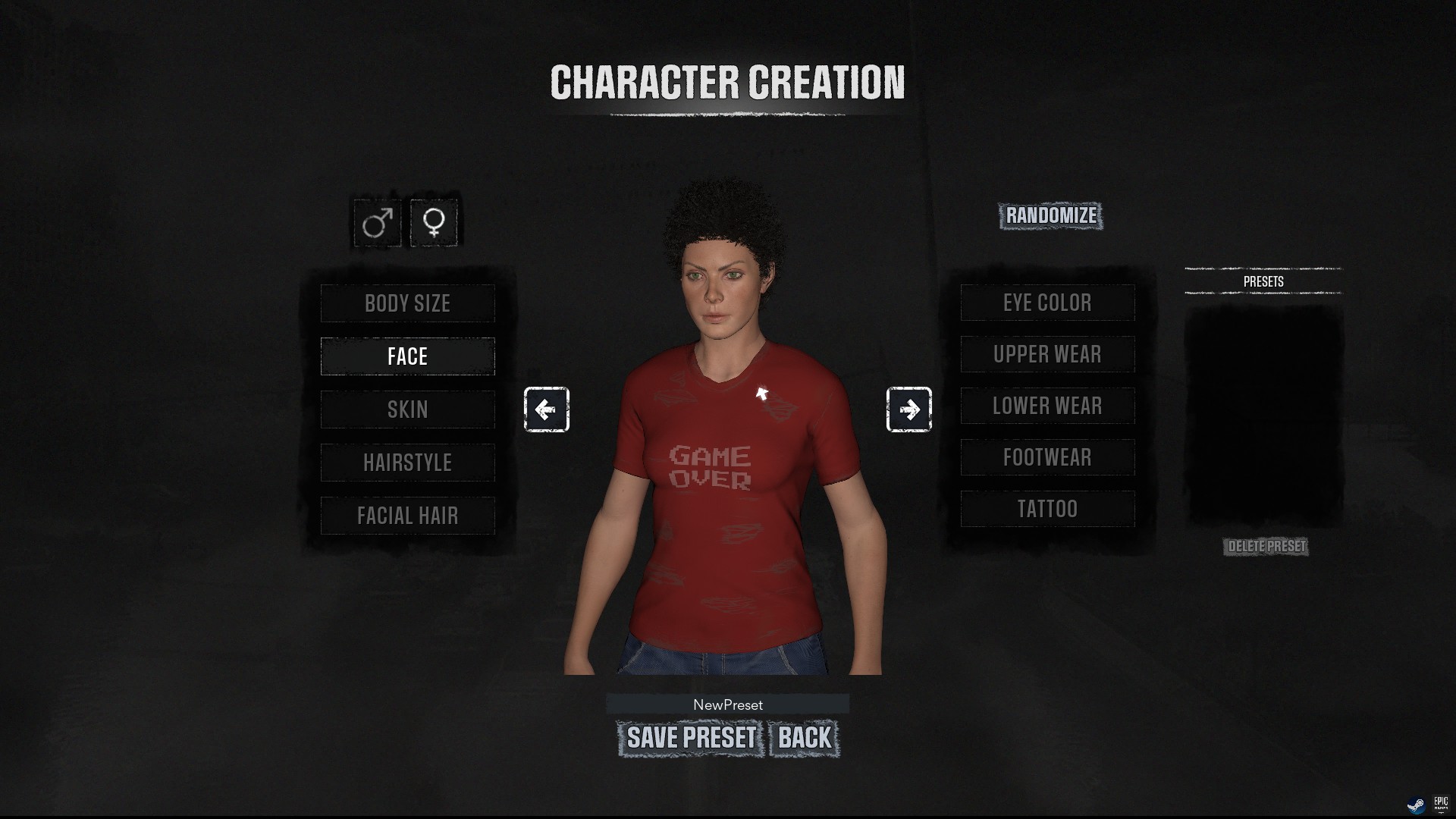The width and height of the screenshot is (1456, 819).
Task: Switch to Skin customization
Action: click(407, 409)
